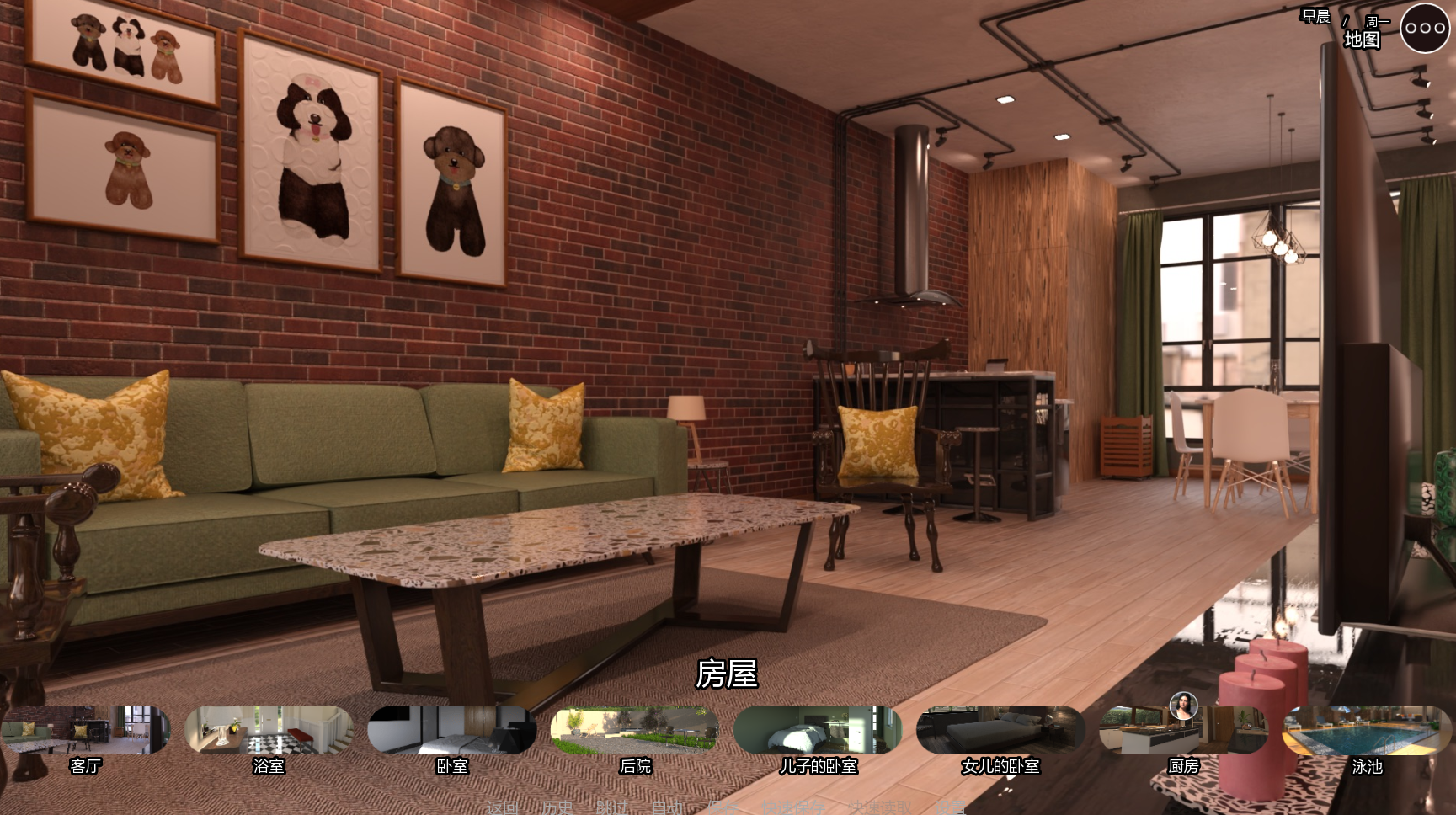This screenshot has width=1456, height=815.
Task: Use 快速读取 quick load
Action: pos(880,807)
